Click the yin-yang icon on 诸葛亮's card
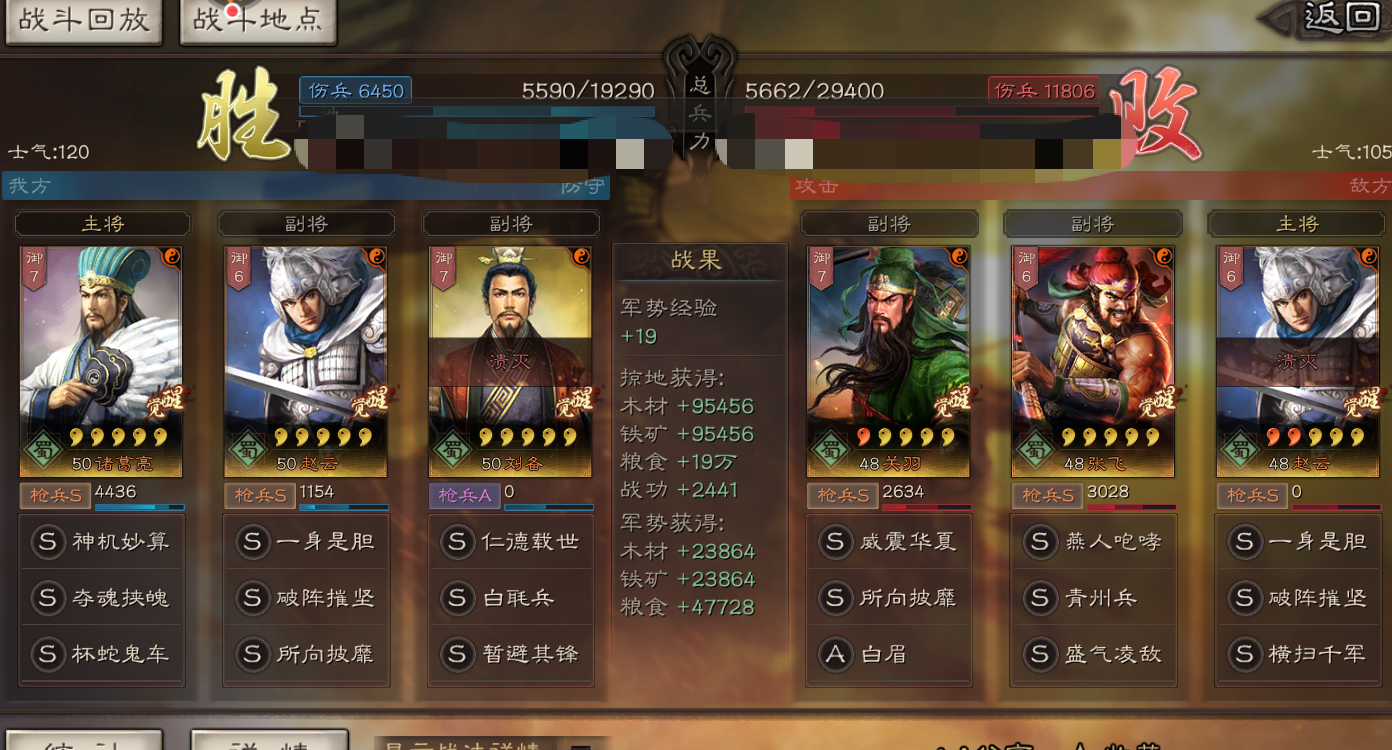Screen dimensions: 1392x750 172,258
